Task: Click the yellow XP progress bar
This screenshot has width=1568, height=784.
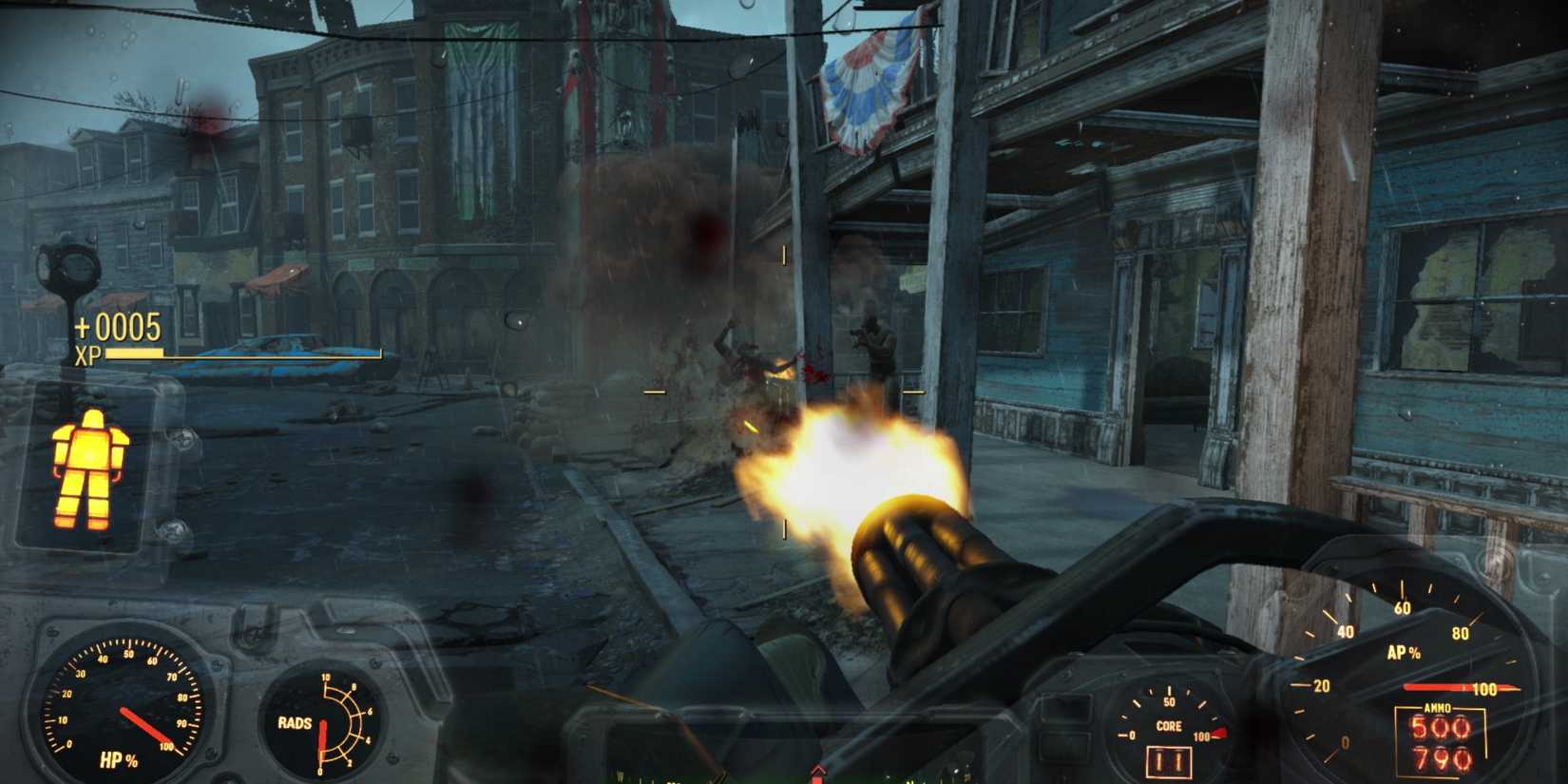Action: 133,354
